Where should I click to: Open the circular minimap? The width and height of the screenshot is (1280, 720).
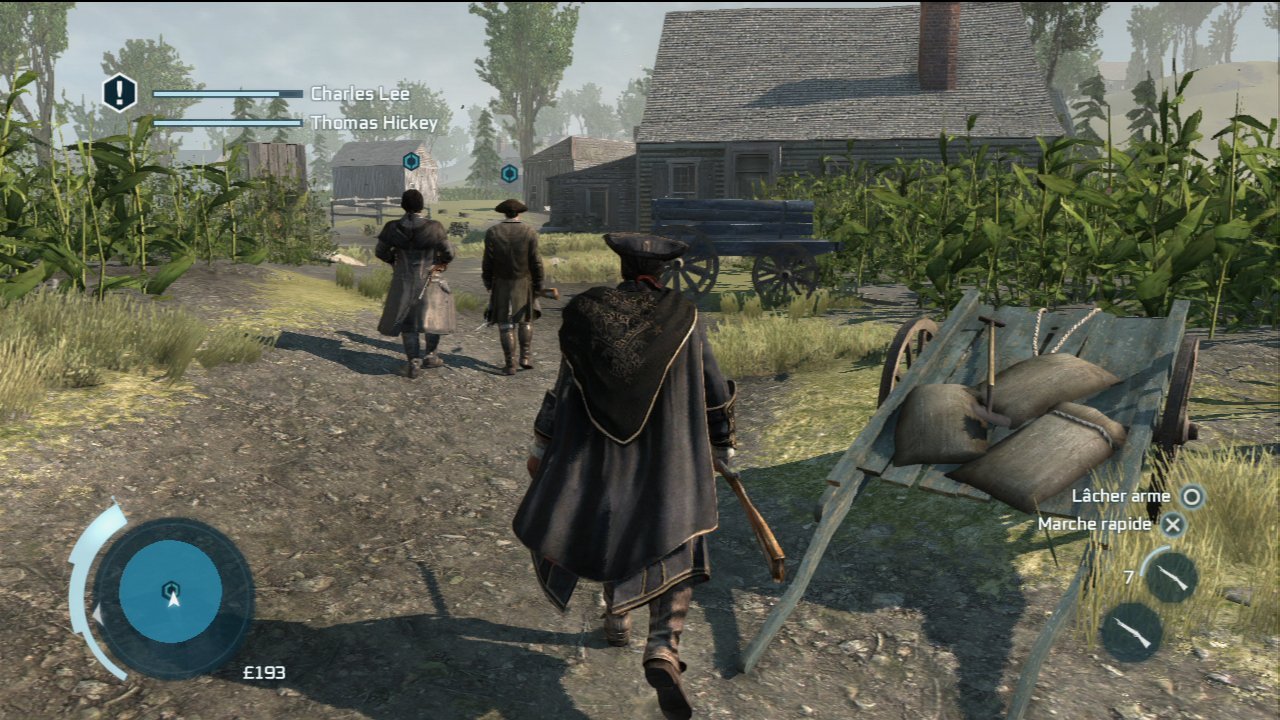171,591
